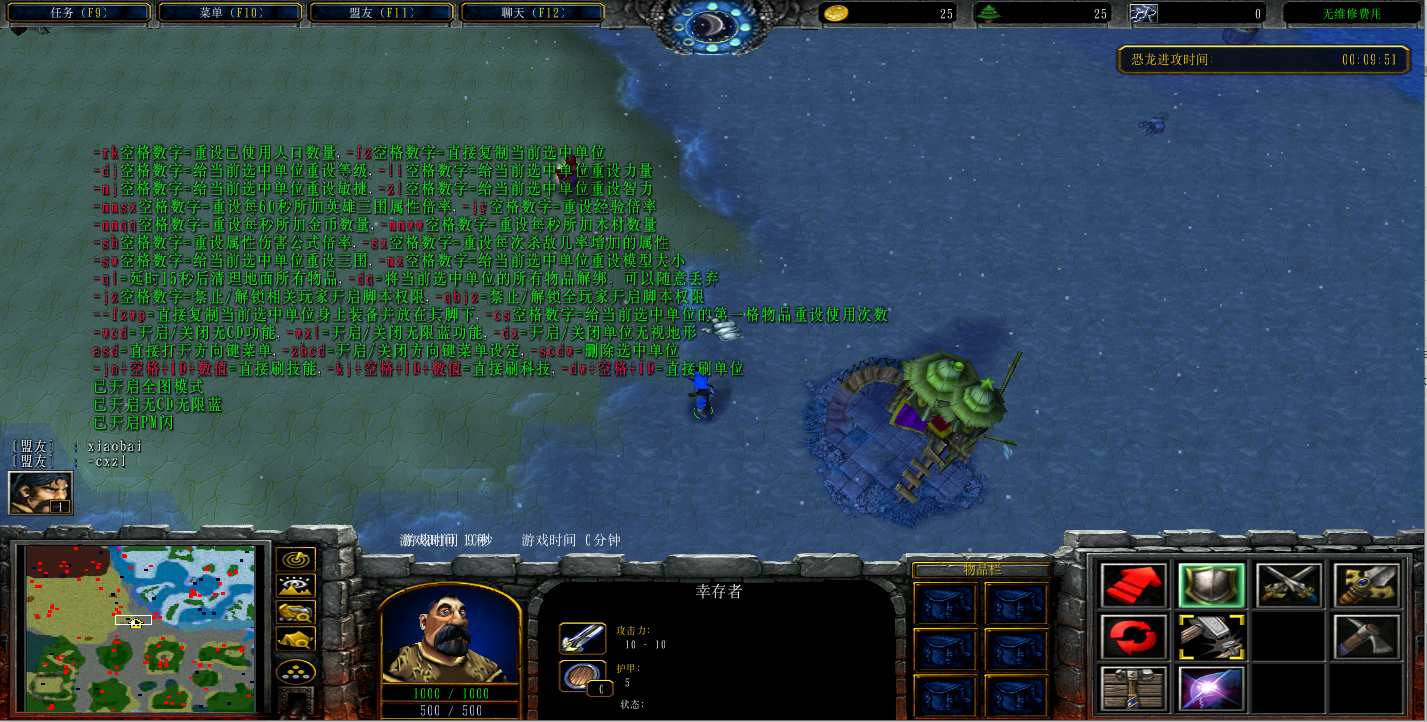Image resolution: width=1427 pixels, height=722 pixels.
Task: Select the green-highlighted shield command
Action: [1211, 586]
